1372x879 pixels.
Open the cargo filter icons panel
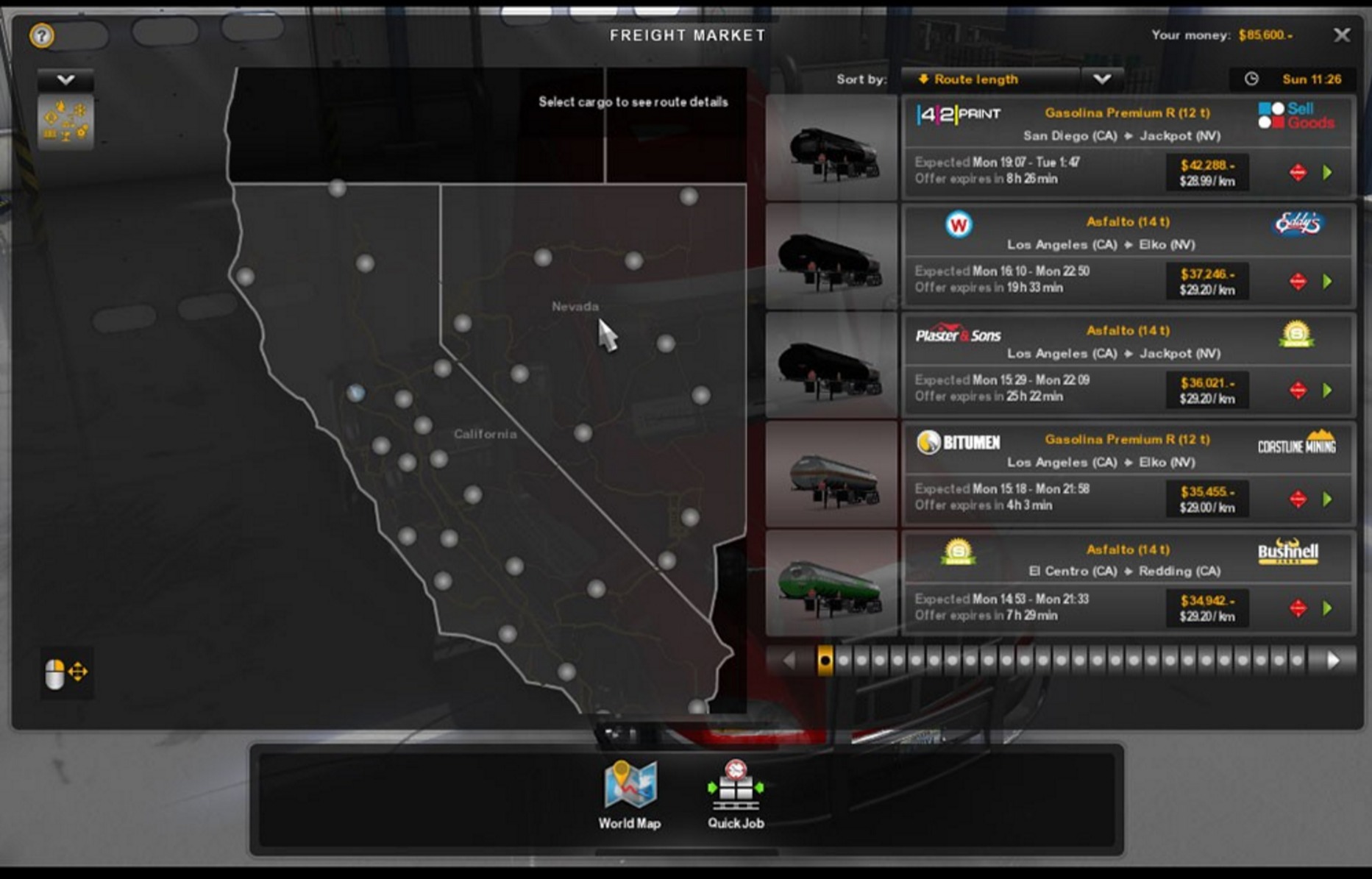pyautogui.click(x=65, y=121)
